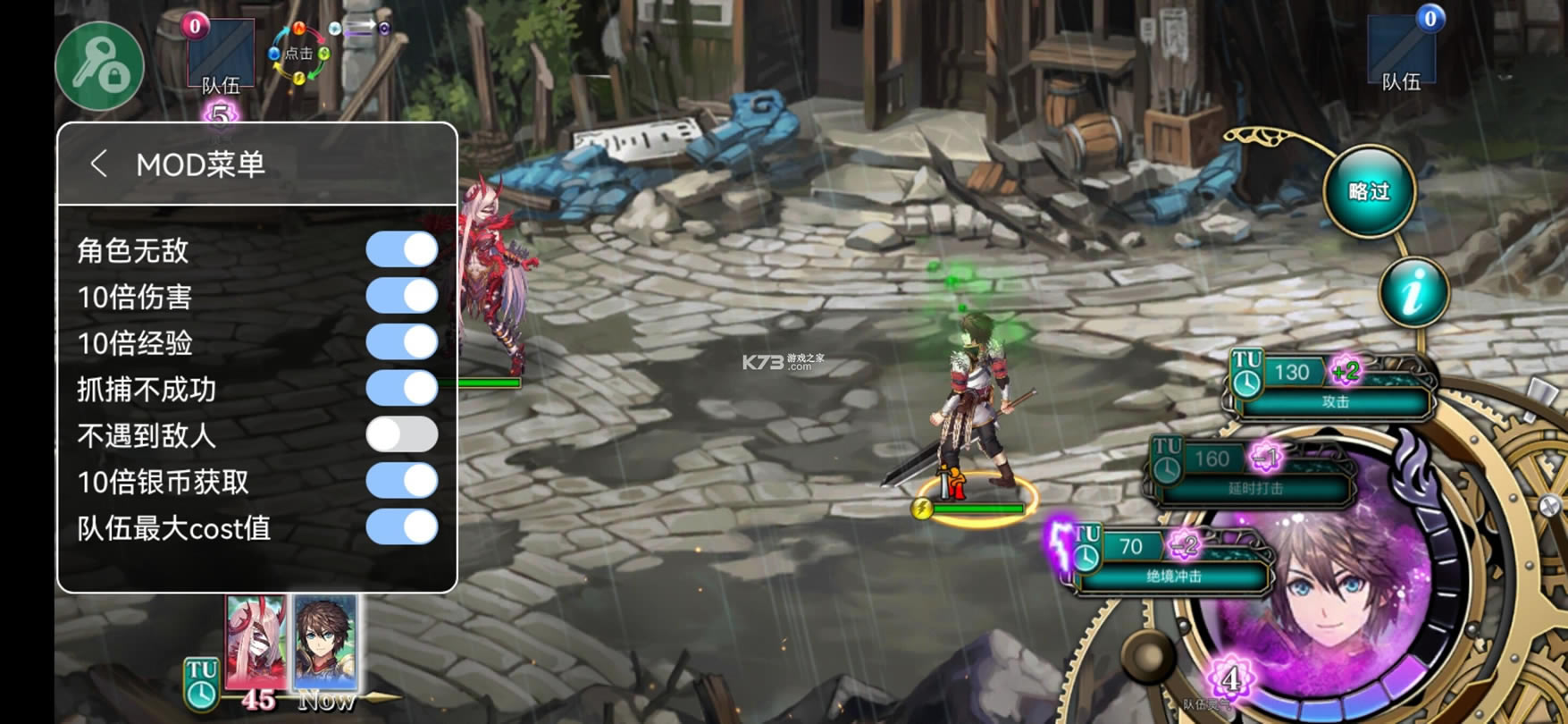The image size is (1568, 724).
Task: Click the element cycle 点击 wheel
Action: (x=298, y=54)
